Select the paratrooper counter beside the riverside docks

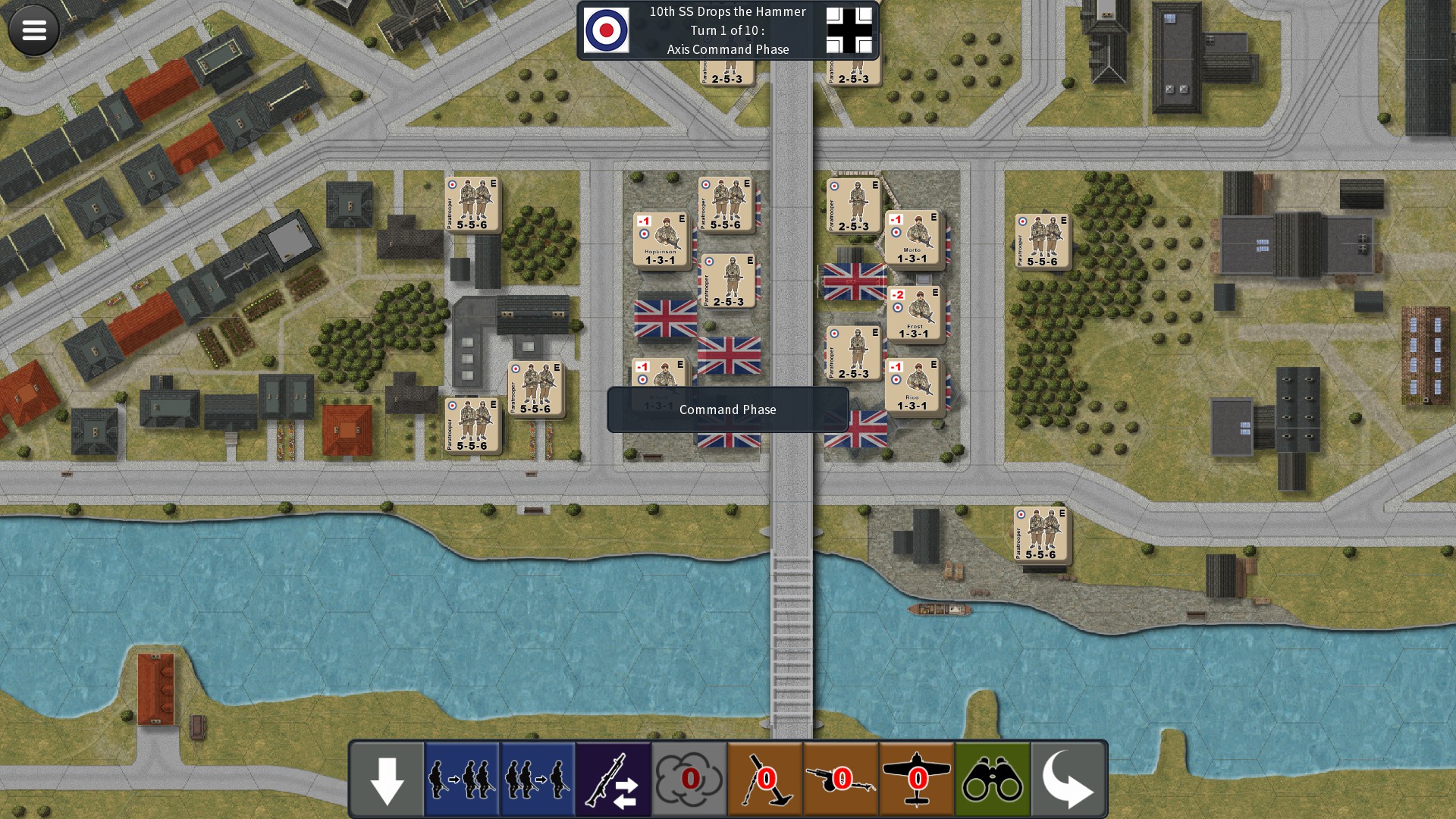click(x=1040, y=535)
